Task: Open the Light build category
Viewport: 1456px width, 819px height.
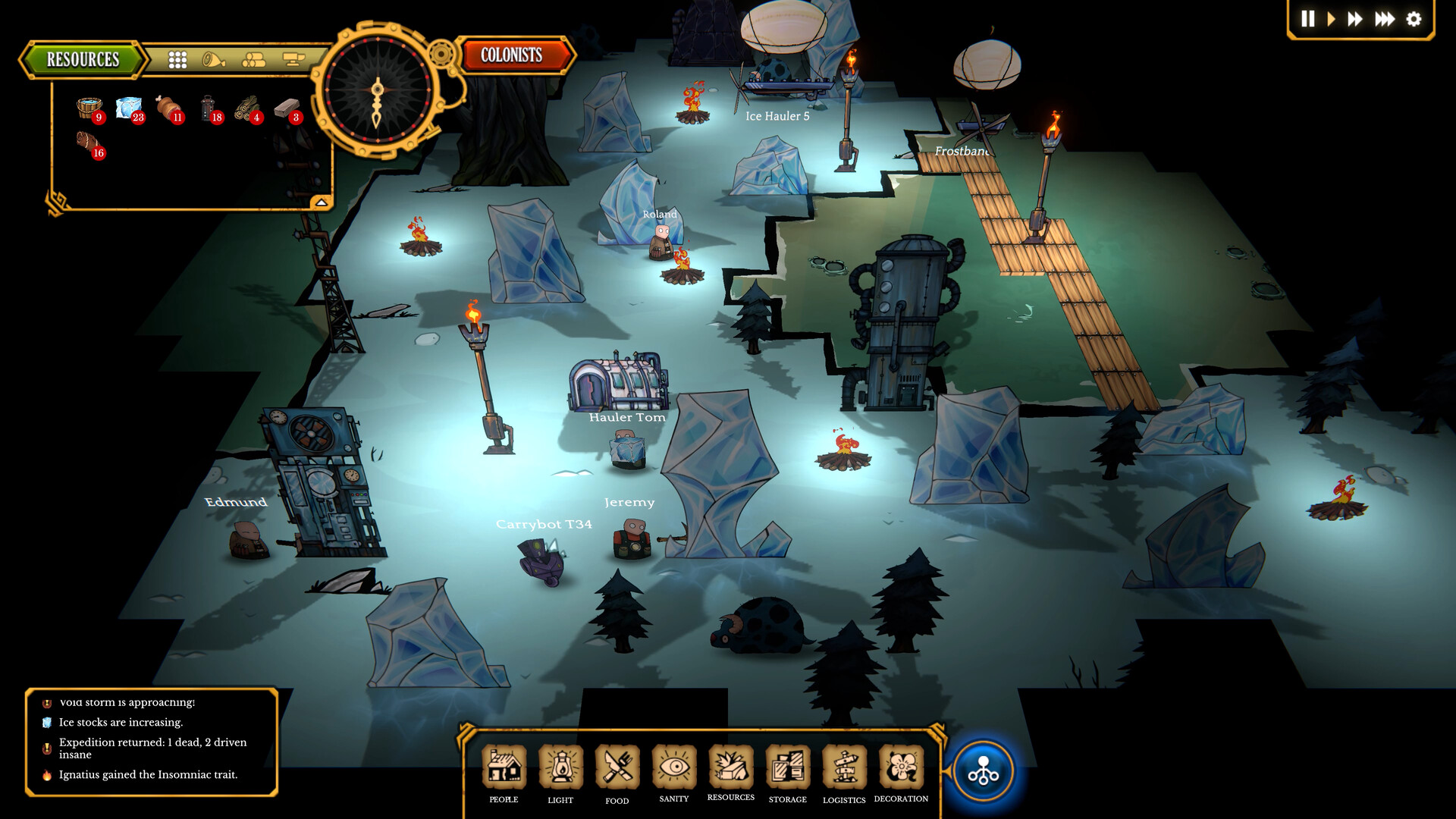Action: pyautogui.click(x=561, y=767)
